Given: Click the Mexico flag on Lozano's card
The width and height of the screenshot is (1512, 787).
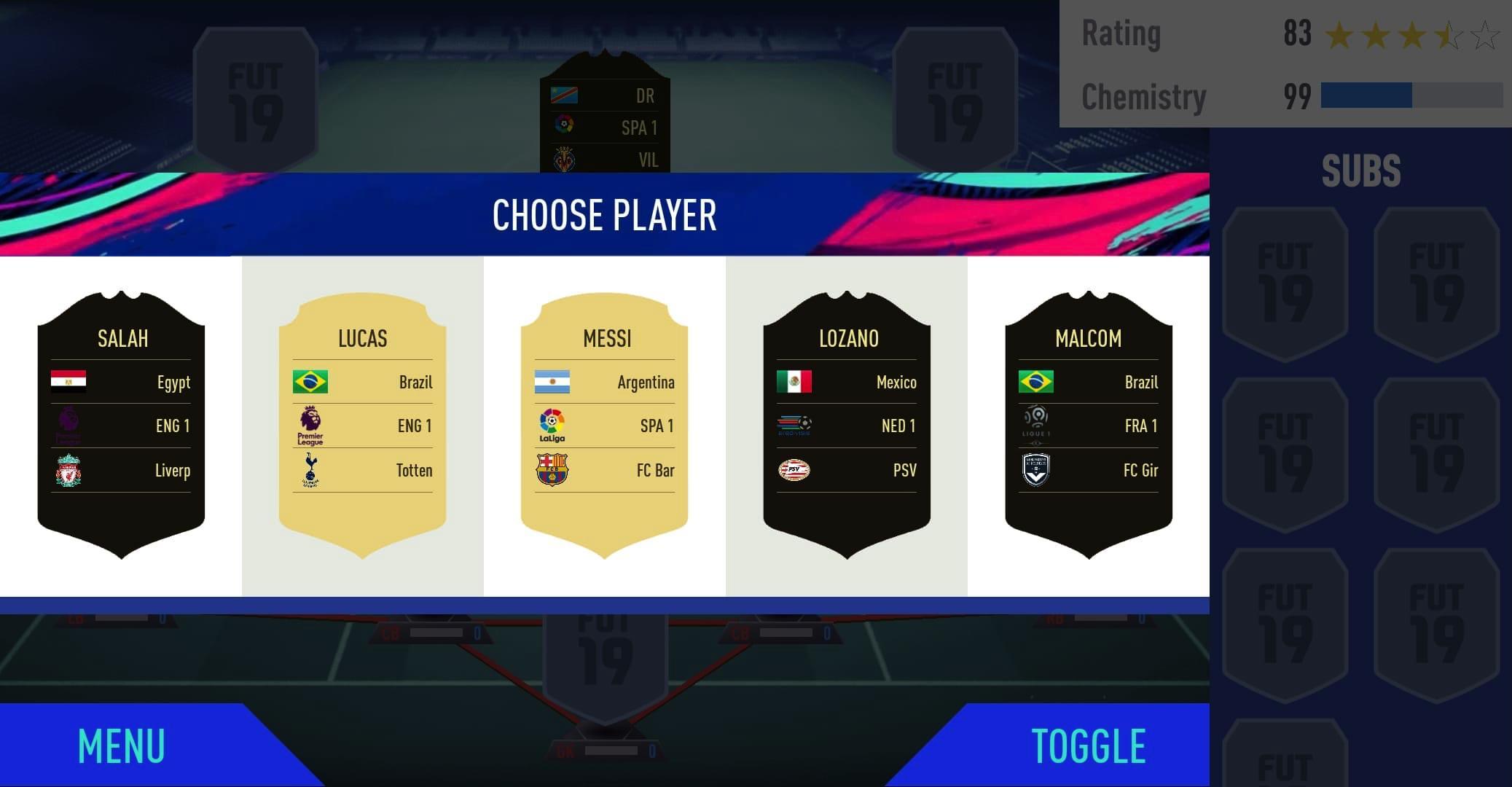Looking at the screenshot, I should point(796,382).
